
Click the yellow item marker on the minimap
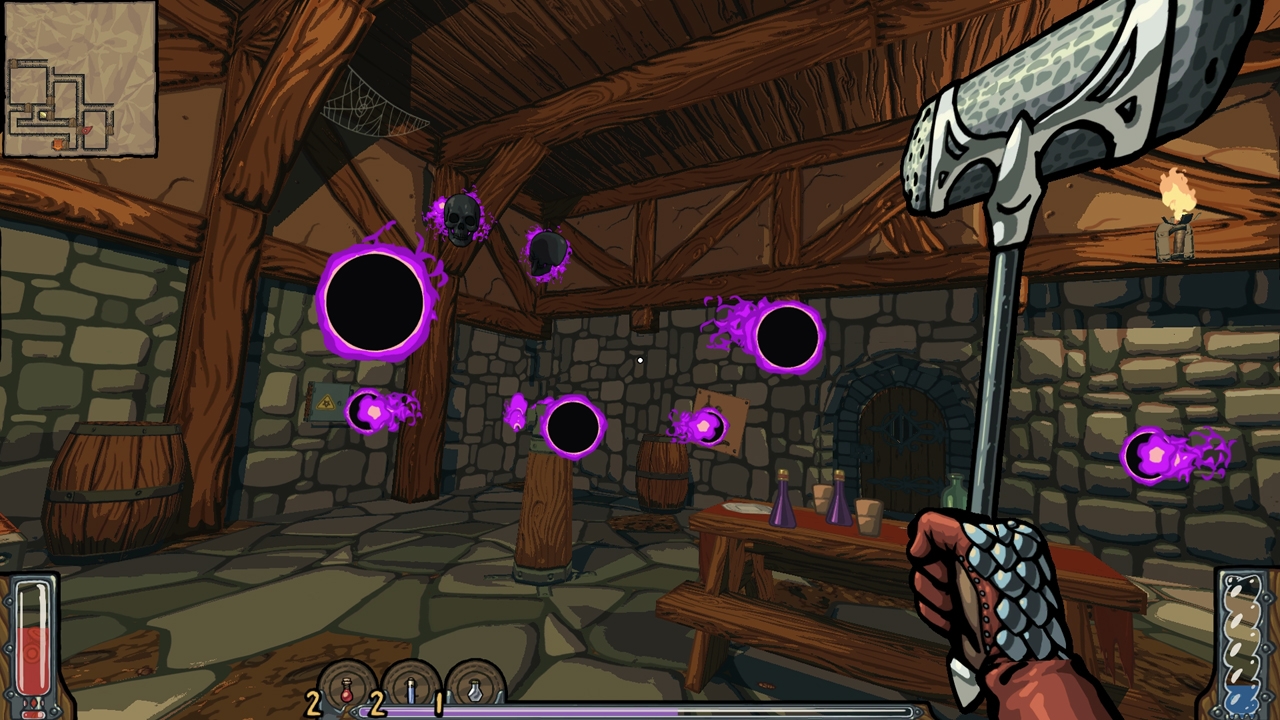point(43,114)
